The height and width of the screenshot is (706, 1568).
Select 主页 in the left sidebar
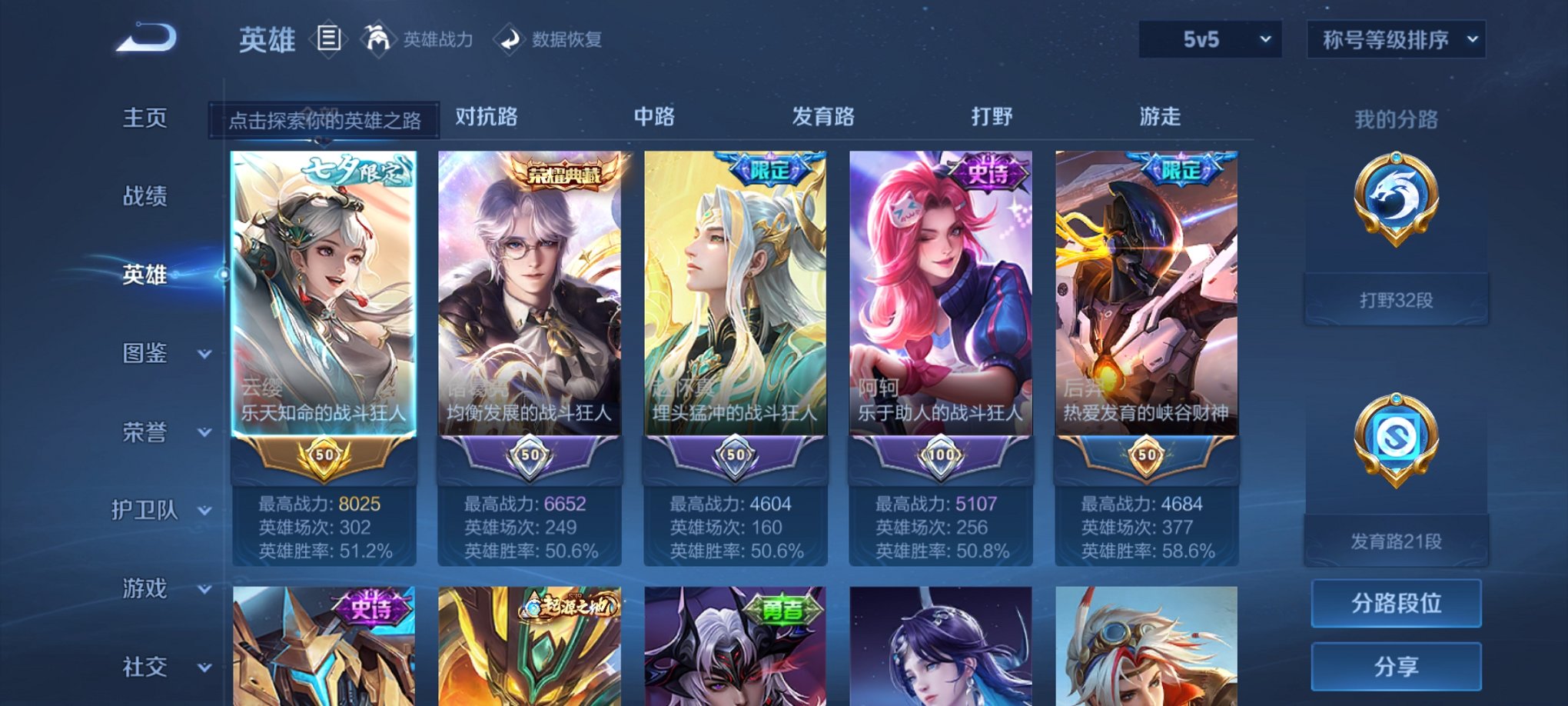[x=146, y=118]
